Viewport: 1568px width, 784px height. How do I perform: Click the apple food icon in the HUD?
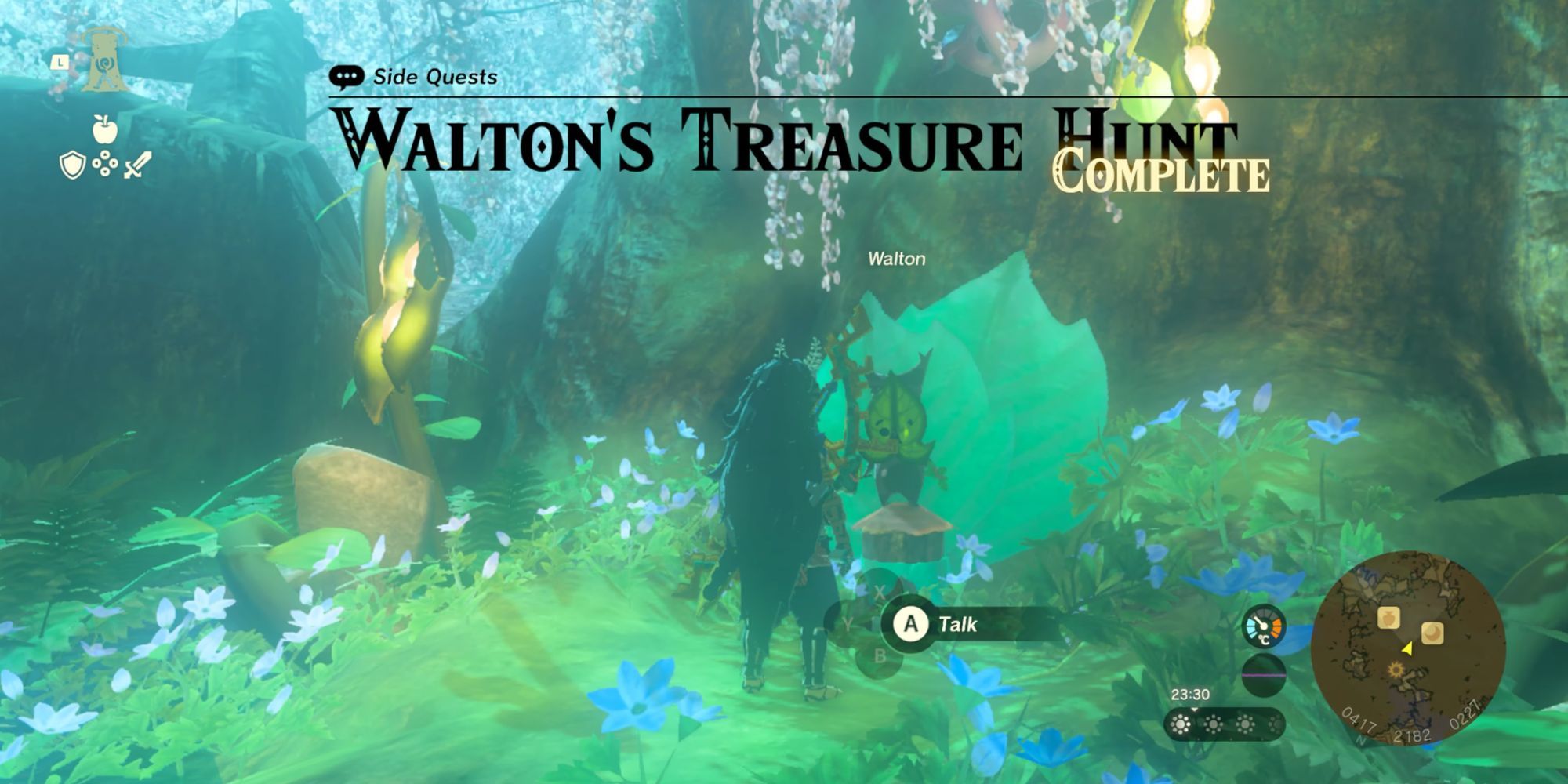[x=103, y=129]
